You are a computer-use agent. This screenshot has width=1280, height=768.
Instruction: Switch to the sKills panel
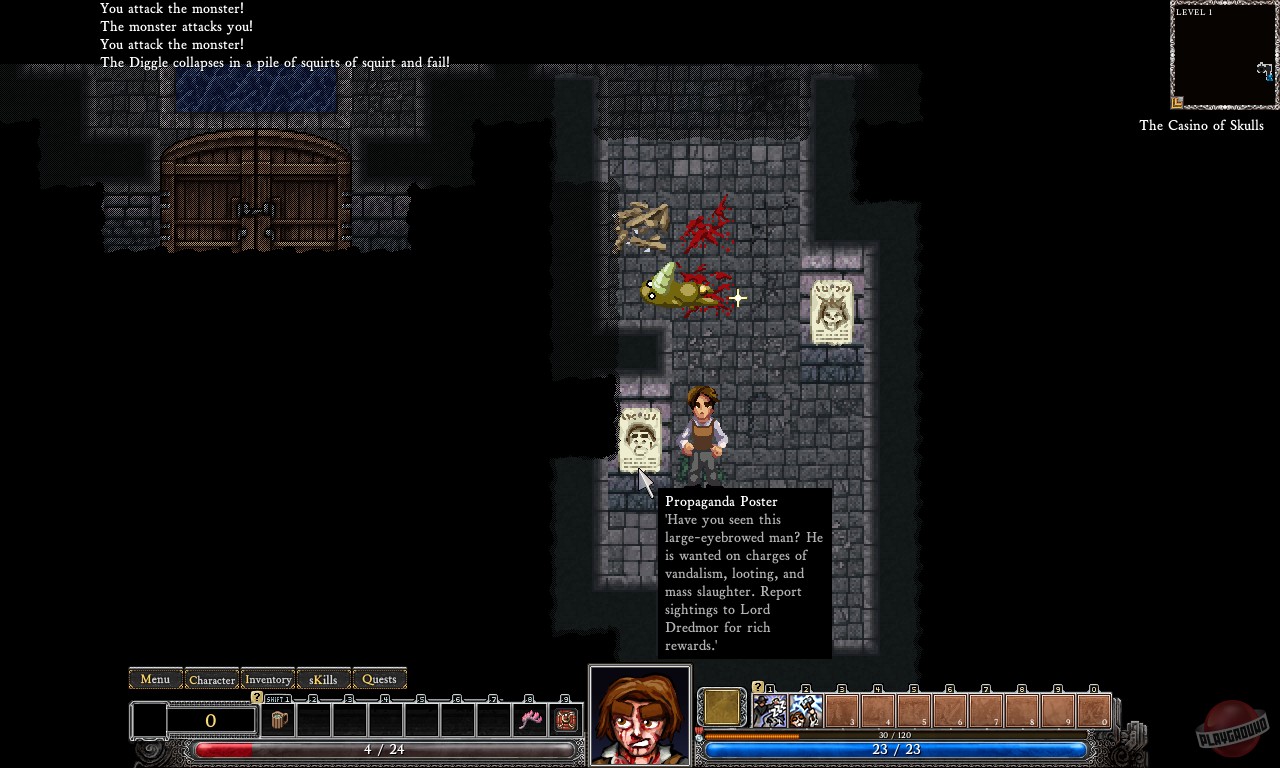(x=322, y=679)
